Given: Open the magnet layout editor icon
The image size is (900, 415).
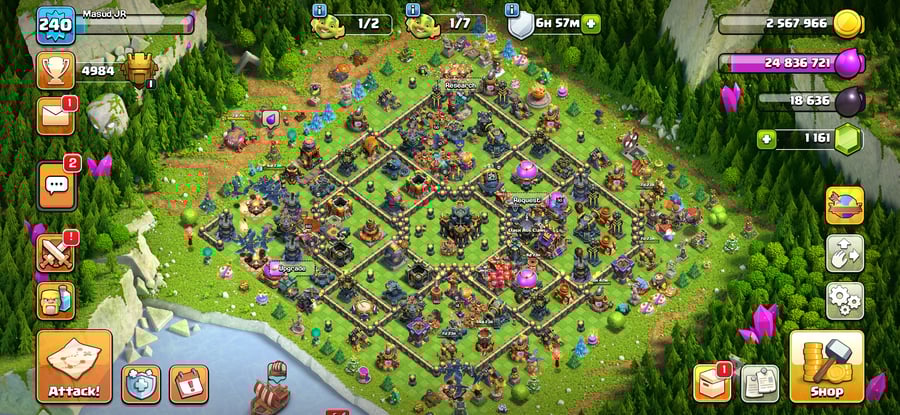Looking at the screenshot, I should [844, 254].
